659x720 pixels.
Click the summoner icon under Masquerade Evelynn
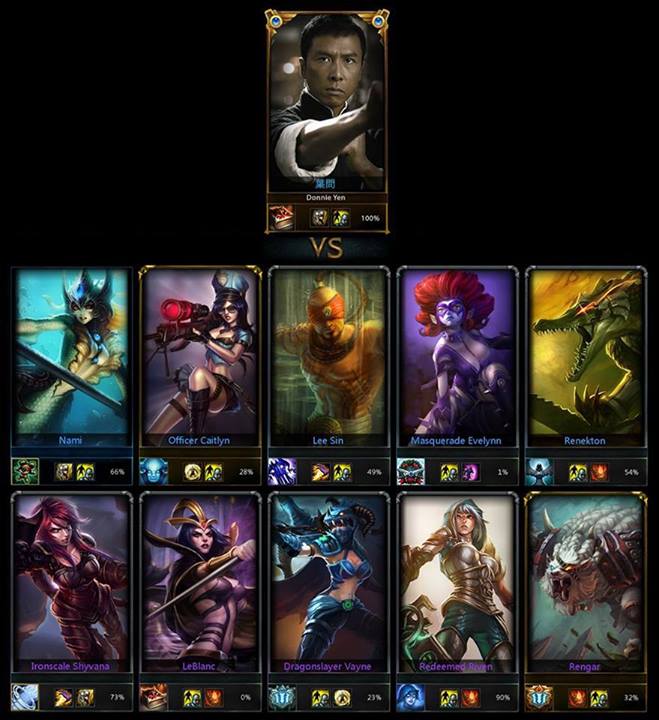[411, 471]
